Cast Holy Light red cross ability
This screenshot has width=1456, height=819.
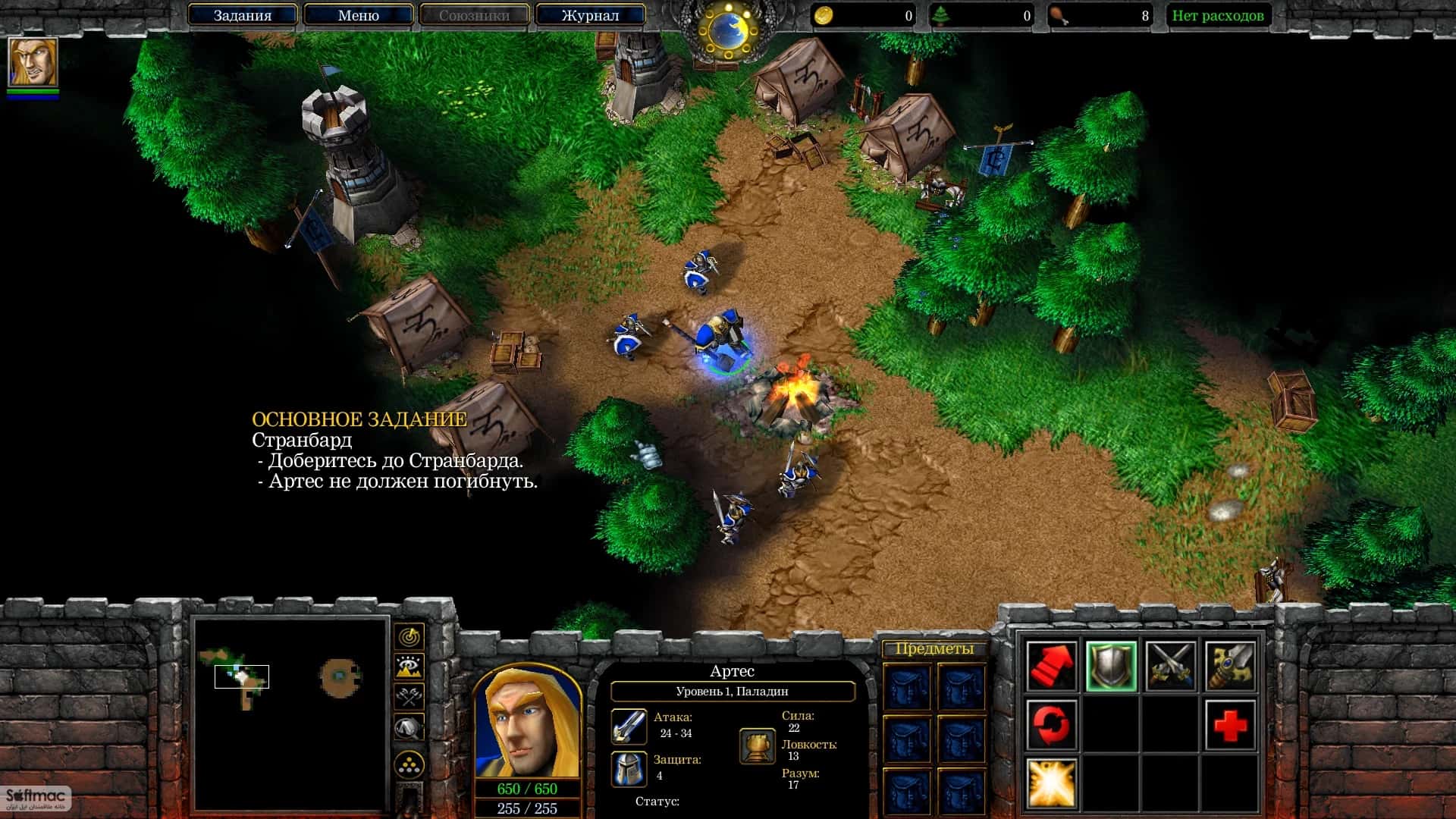(1230, 724)
